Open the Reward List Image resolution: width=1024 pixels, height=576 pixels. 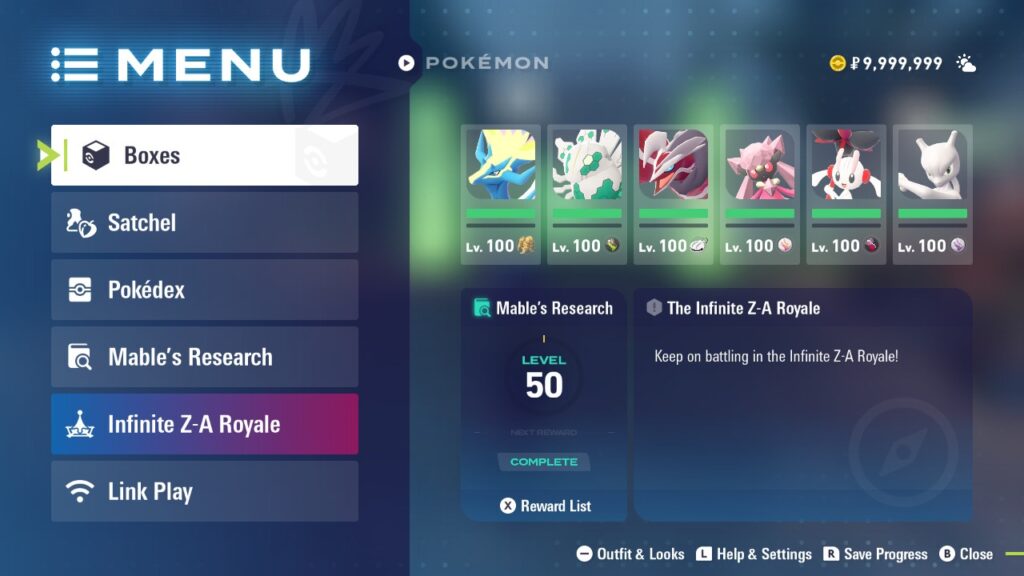click(545, 506)
